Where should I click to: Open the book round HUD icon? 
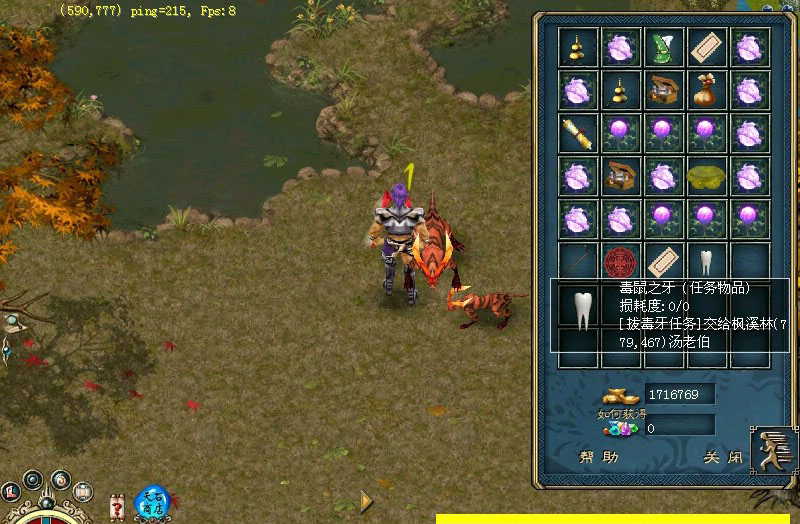(83, 494)
